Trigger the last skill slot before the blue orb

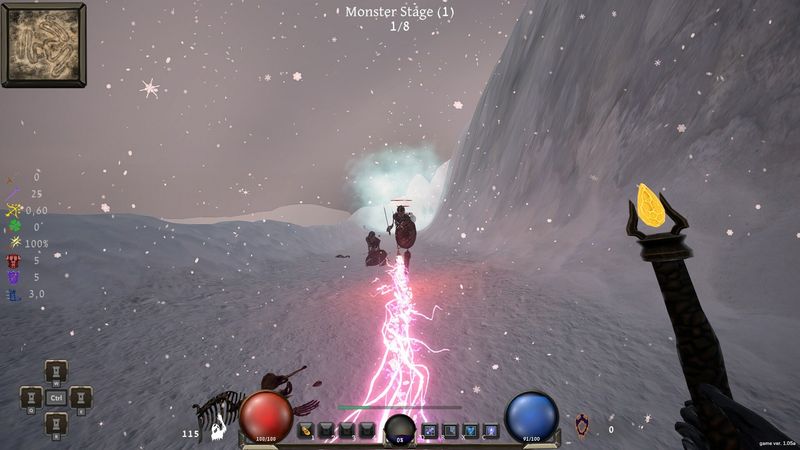point(491,431)
